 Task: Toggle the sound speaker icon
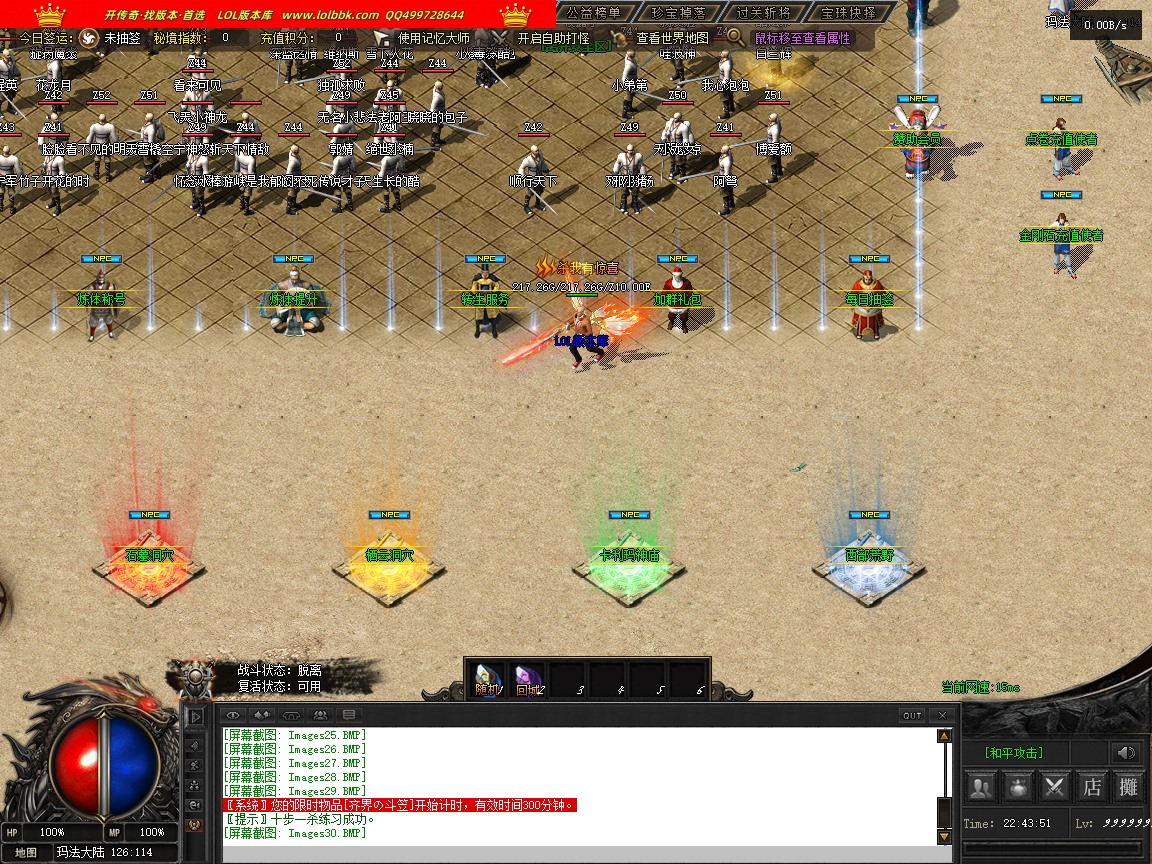click(x=1127, y=753)
